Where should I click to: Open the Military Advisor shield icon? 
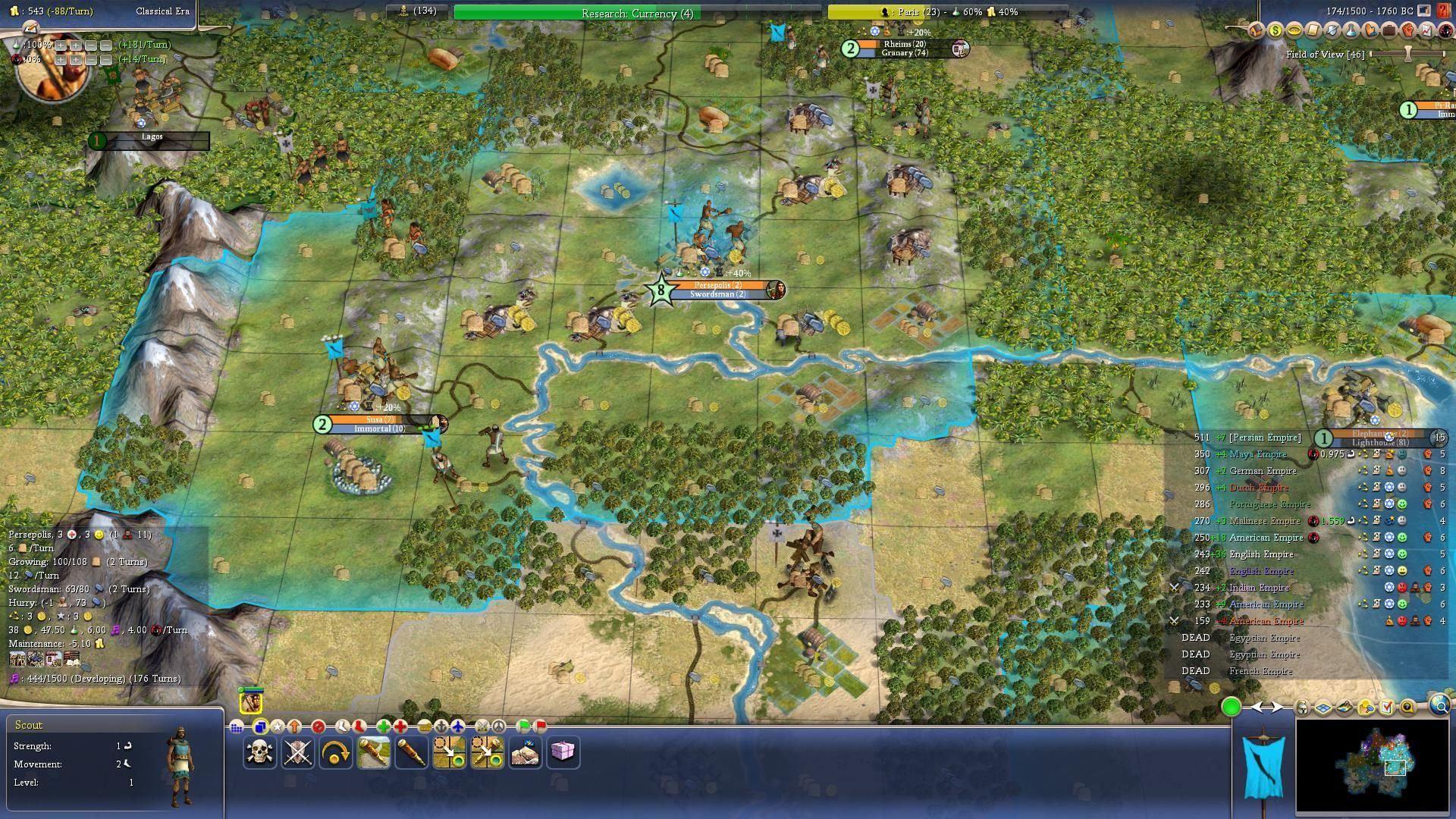pos(1332,30)
